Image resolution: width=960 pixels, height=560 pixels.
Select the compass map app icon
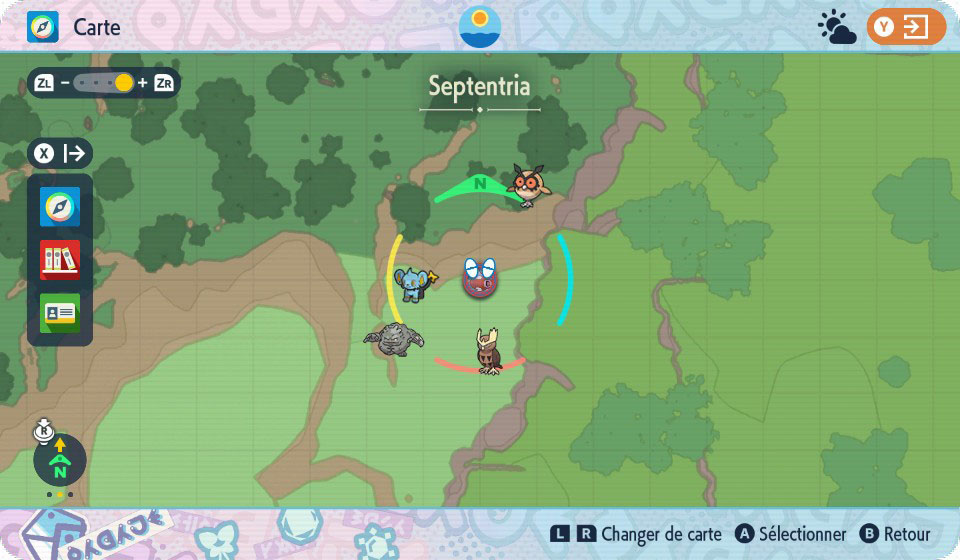coord(60,207)
